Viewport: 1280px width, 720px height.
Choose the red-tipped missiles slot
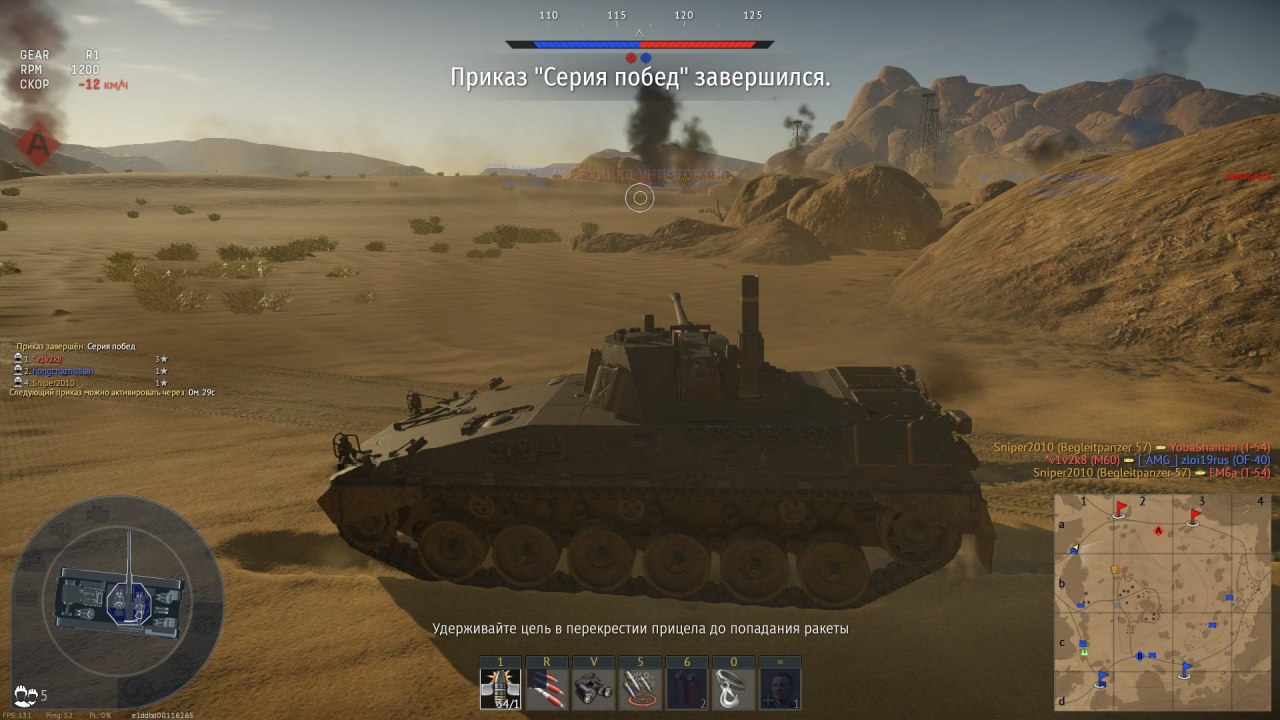coord(547,689)
